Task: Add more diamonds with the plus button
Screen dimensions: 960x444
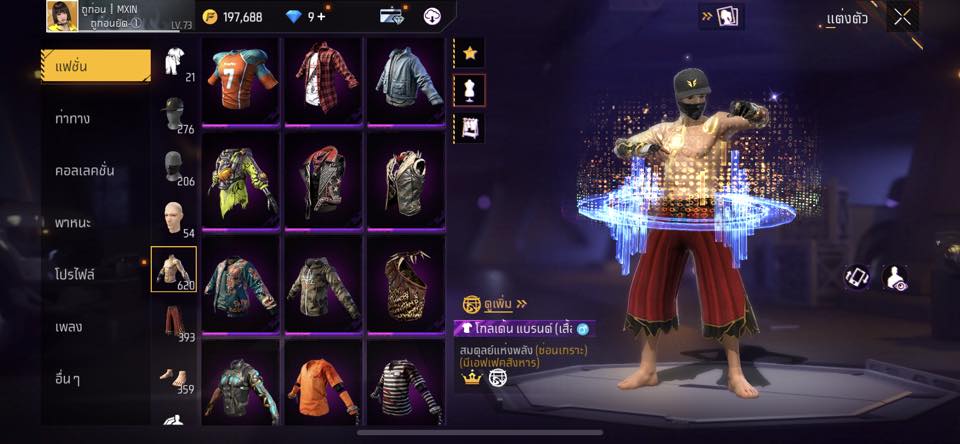Action: 320,16
